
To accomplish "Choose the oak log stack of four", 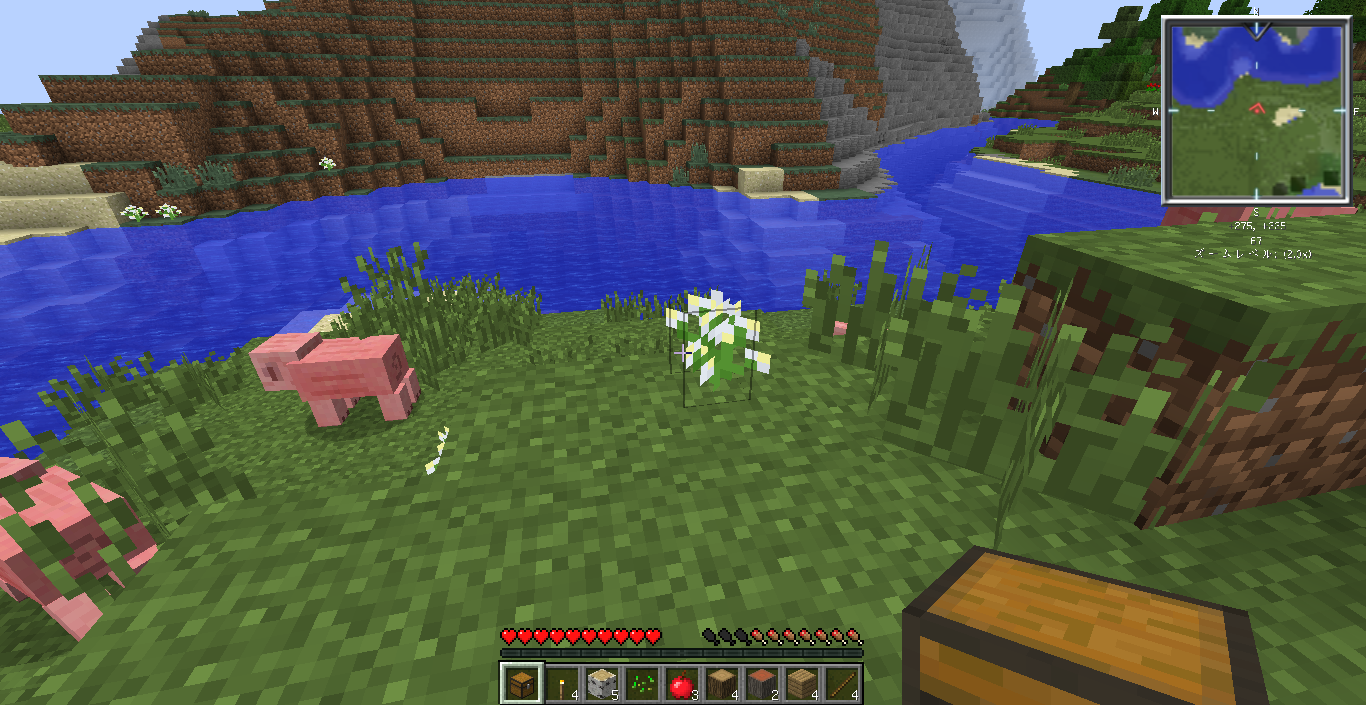I will tap(721, 684).
